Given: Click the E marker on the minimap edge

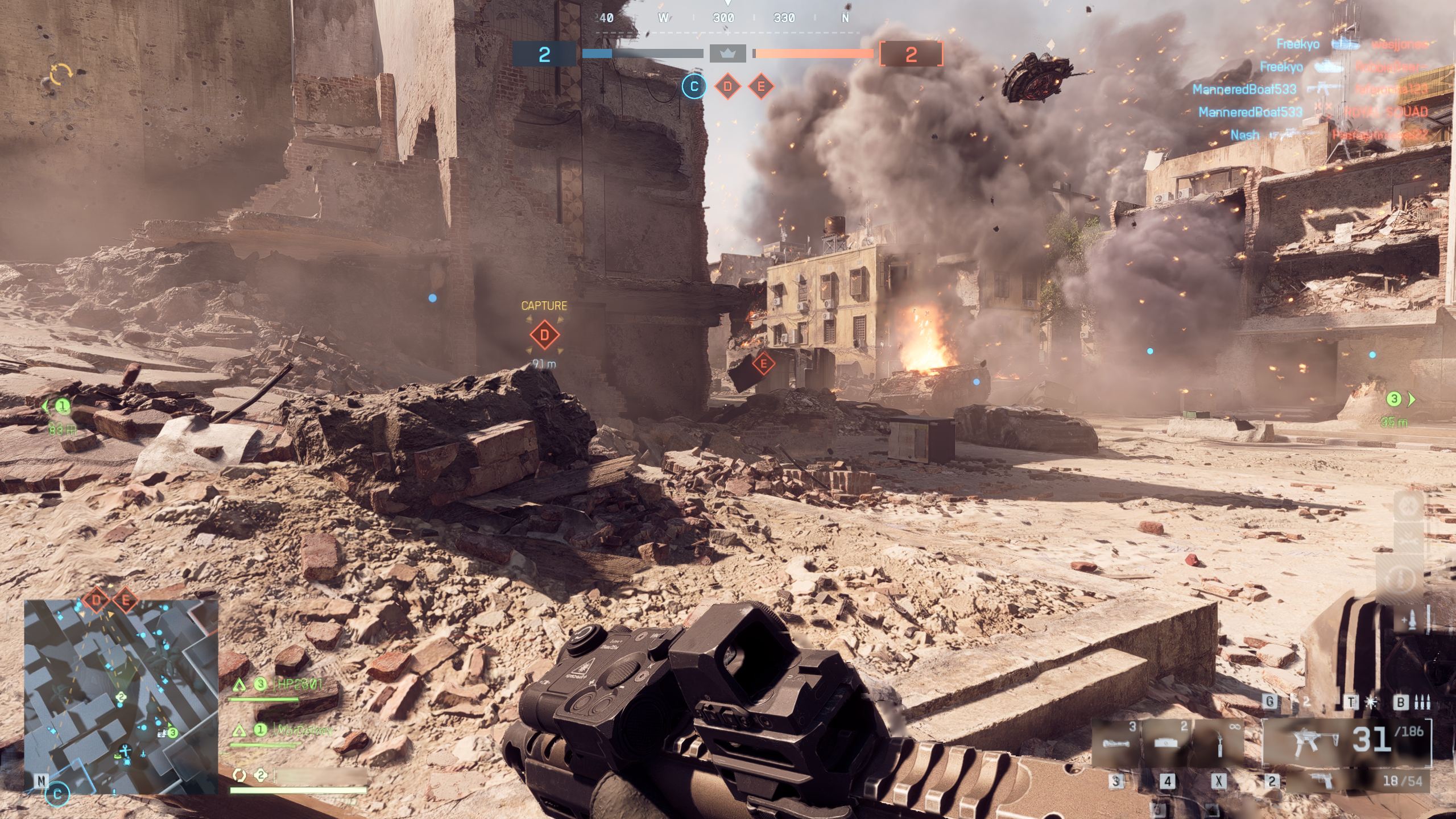Looking at the screenshot, I should tap(126, 600).
